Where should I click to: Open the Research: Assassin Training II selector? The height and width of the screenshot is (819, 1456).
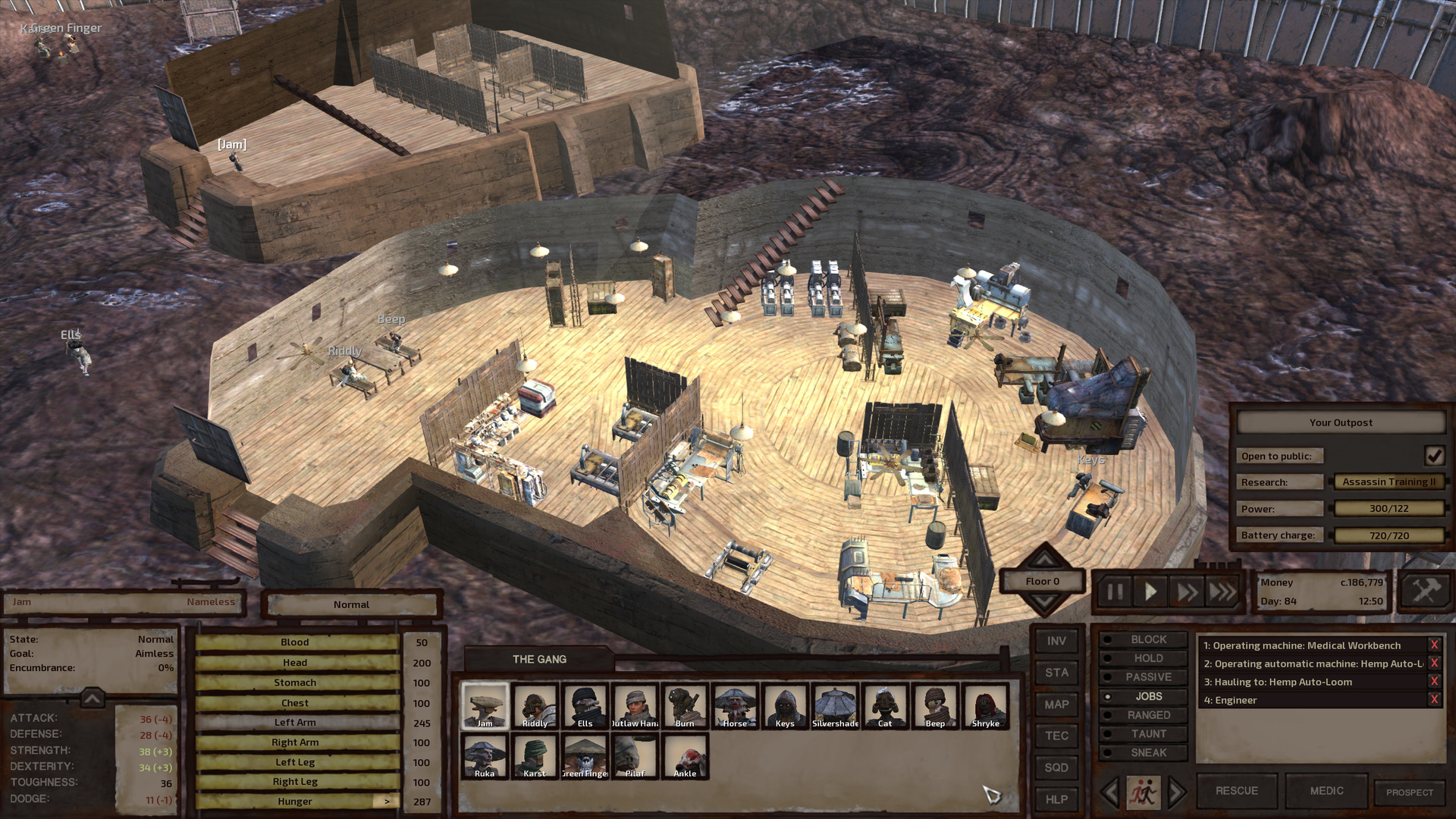click(1389, 482)
